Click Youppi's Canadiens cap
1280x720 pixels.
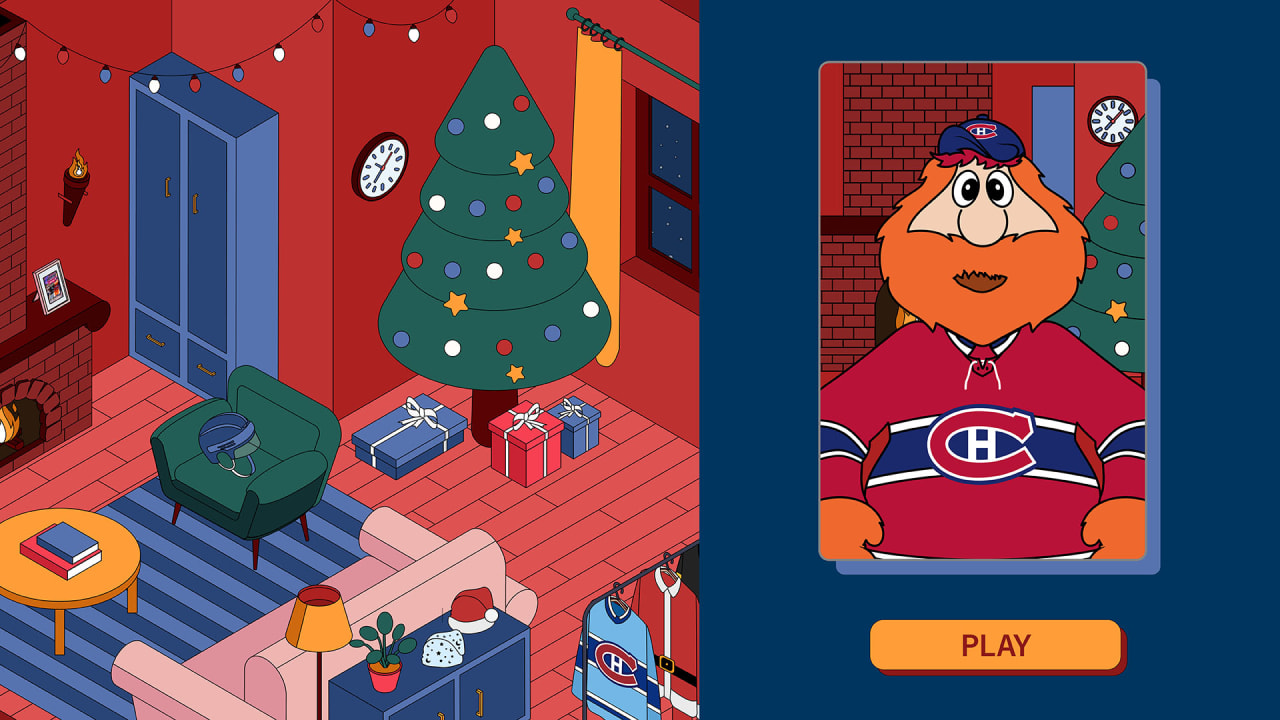click(x=984, y=135)
